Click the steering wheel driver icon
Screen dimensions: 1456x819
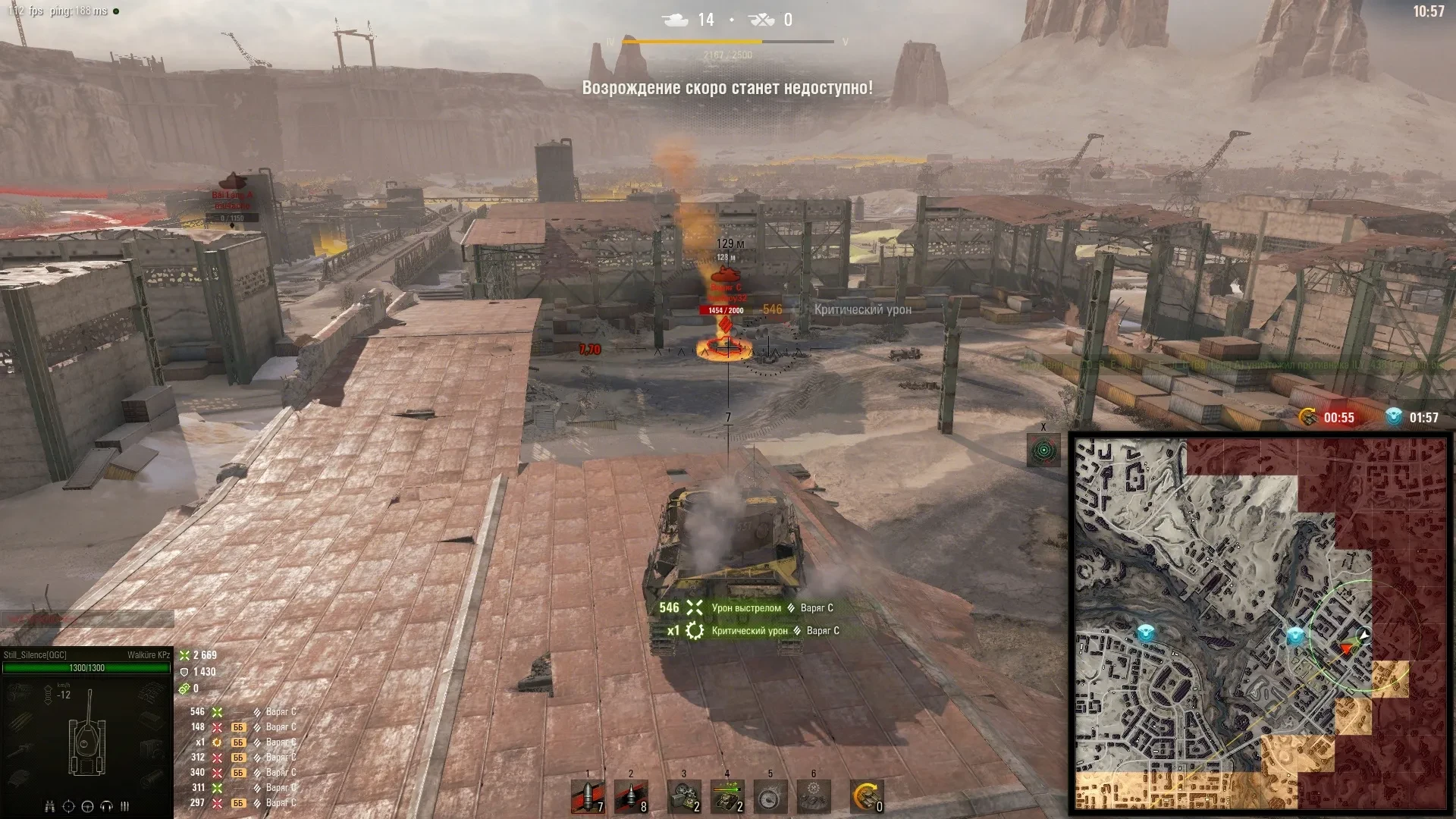point(87,806)
